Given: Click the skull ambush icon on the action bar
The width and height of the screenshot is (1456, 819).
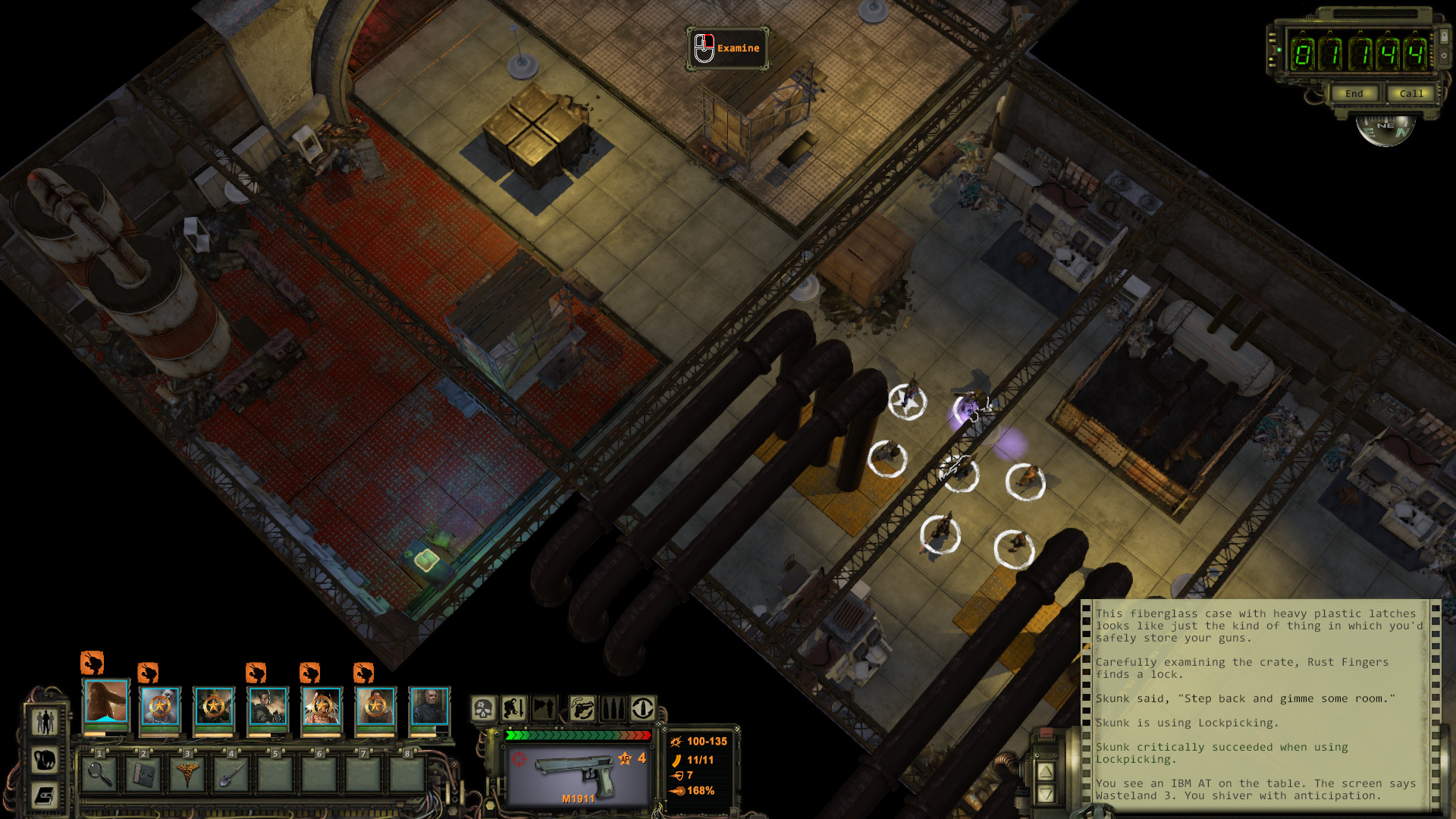Looking at the screenshot, I should (x=483, y=709).
